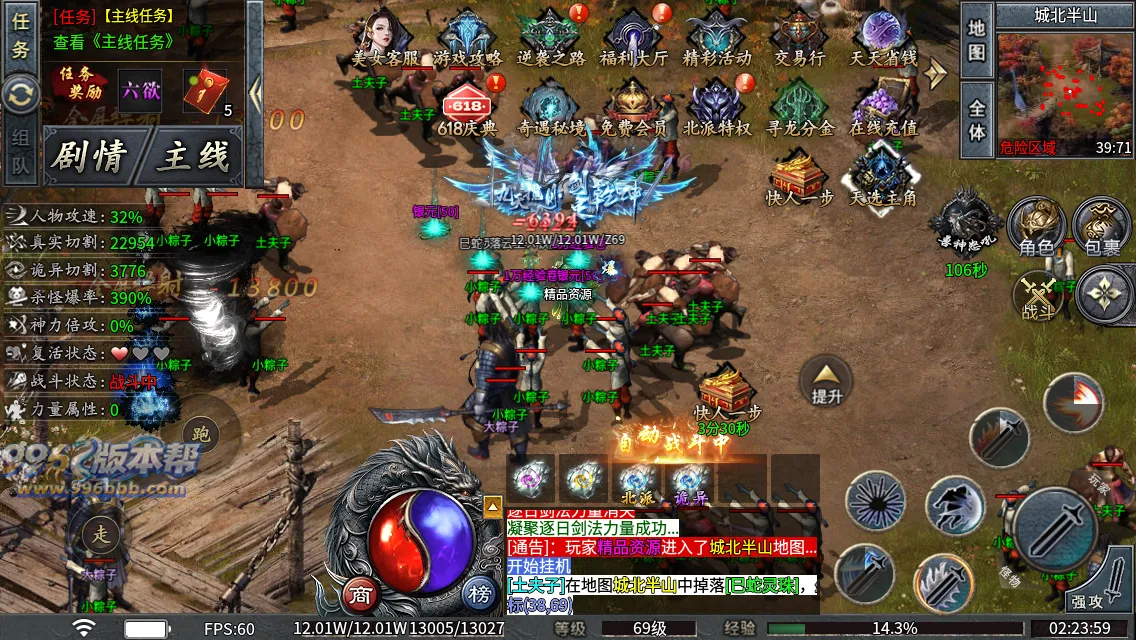Viewport: 1136px width, 640px height.
Task: Open the 商 shop button
Action: [361, 595]
